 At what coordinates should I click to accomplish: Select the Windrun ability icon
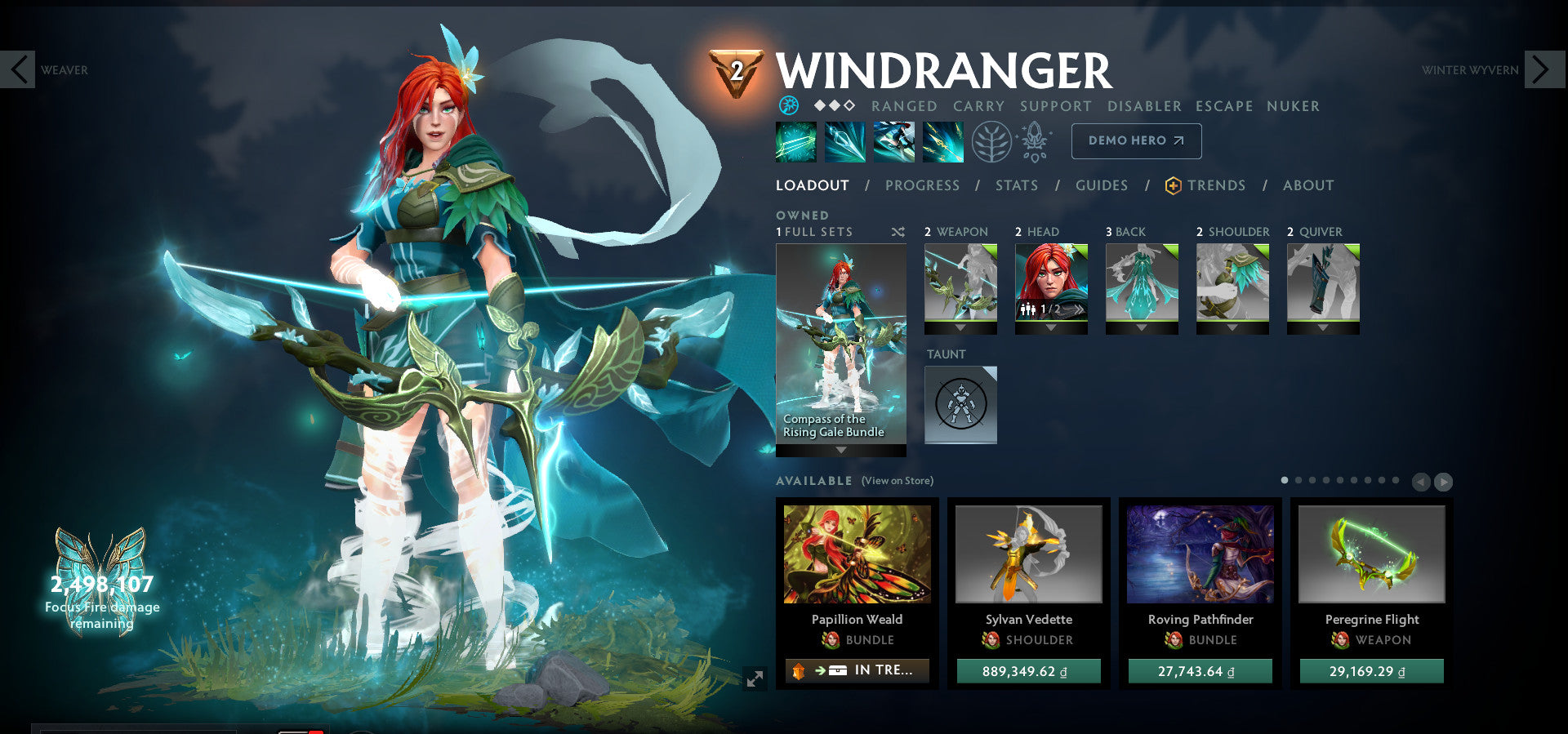[894, 140]
